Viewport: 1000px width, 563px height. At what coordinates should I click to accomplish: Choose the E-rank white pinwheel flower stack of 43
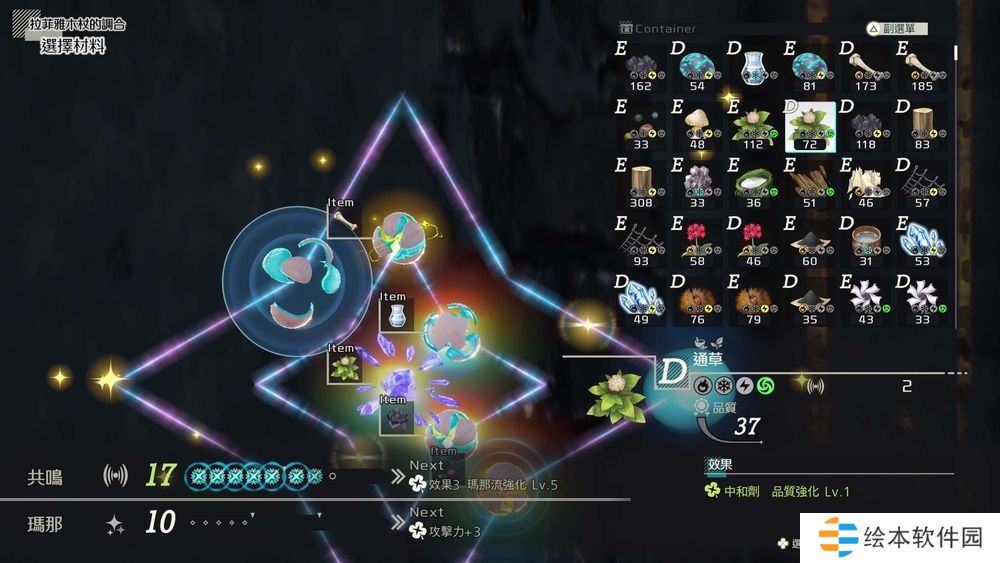[866, 298]
